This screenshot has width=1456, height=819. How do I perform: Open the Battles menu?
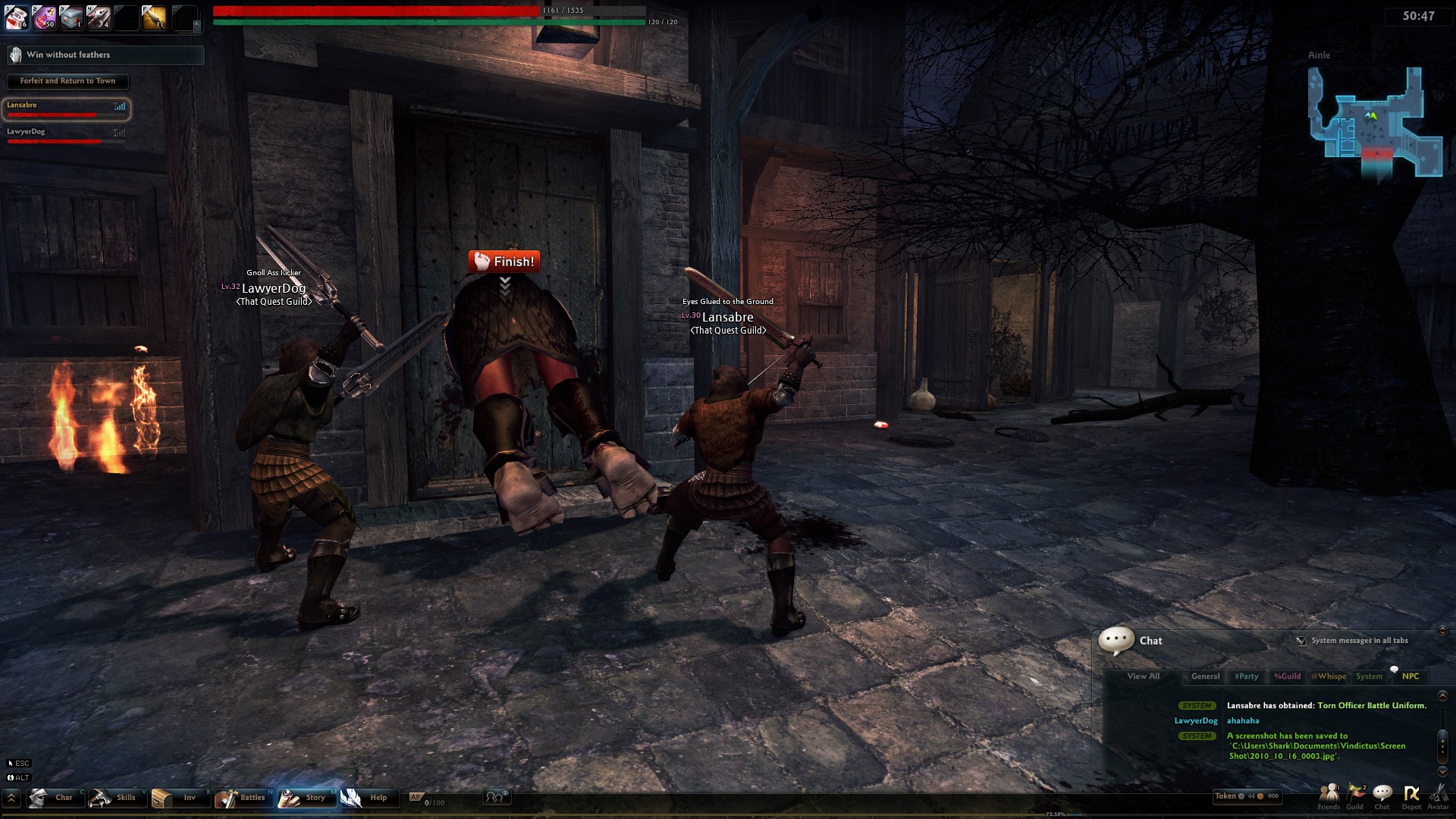pos(241,798)
